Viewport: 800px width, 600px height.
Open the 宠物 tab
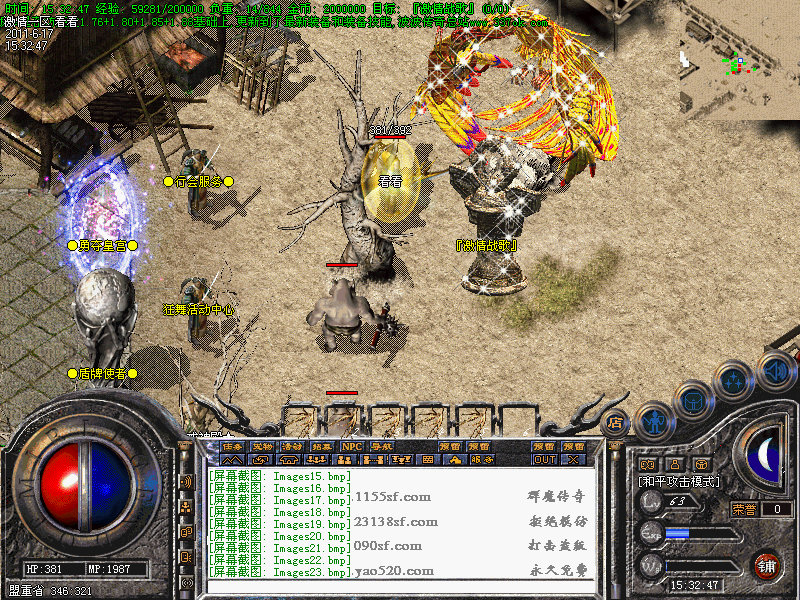[262, 447]
